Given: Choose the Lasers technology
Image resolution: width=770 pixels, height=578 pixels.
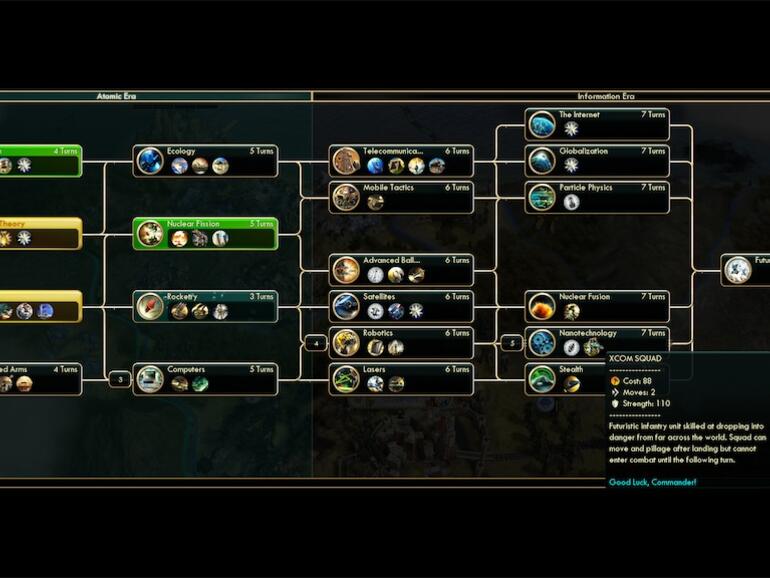Looking at the screenshot, I should click(x=401, y=378).
